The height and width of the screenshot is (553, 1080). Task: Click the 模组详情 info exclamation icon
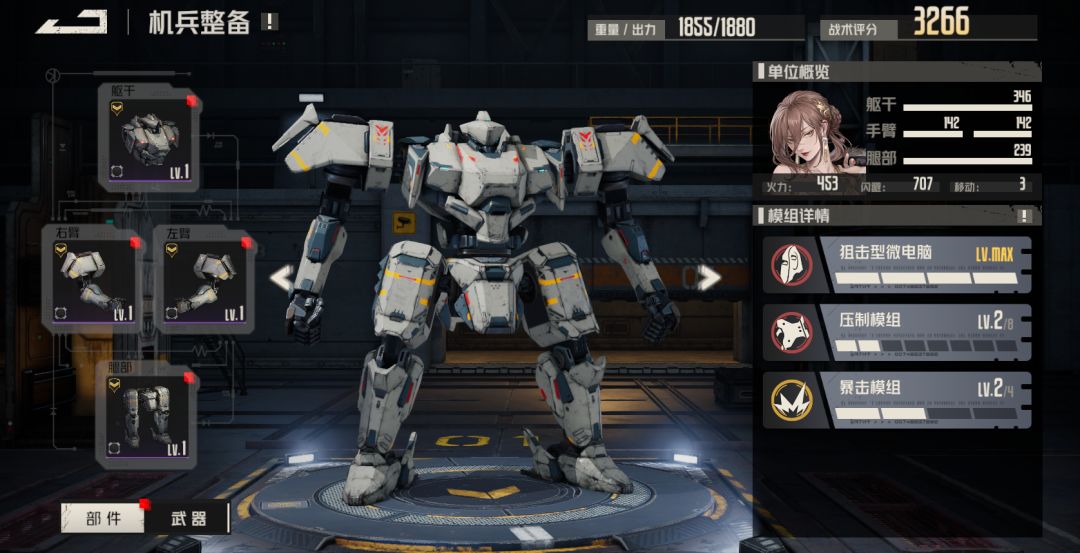(x=1024, y=215)
